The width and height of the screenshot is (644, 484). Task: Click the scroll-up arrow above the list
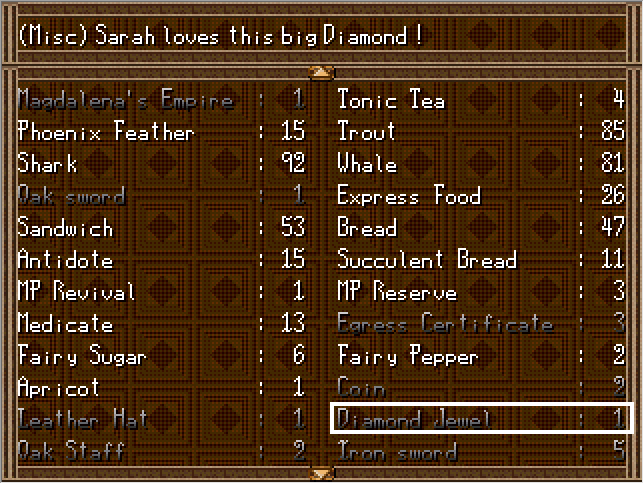[x=321, y=71]
